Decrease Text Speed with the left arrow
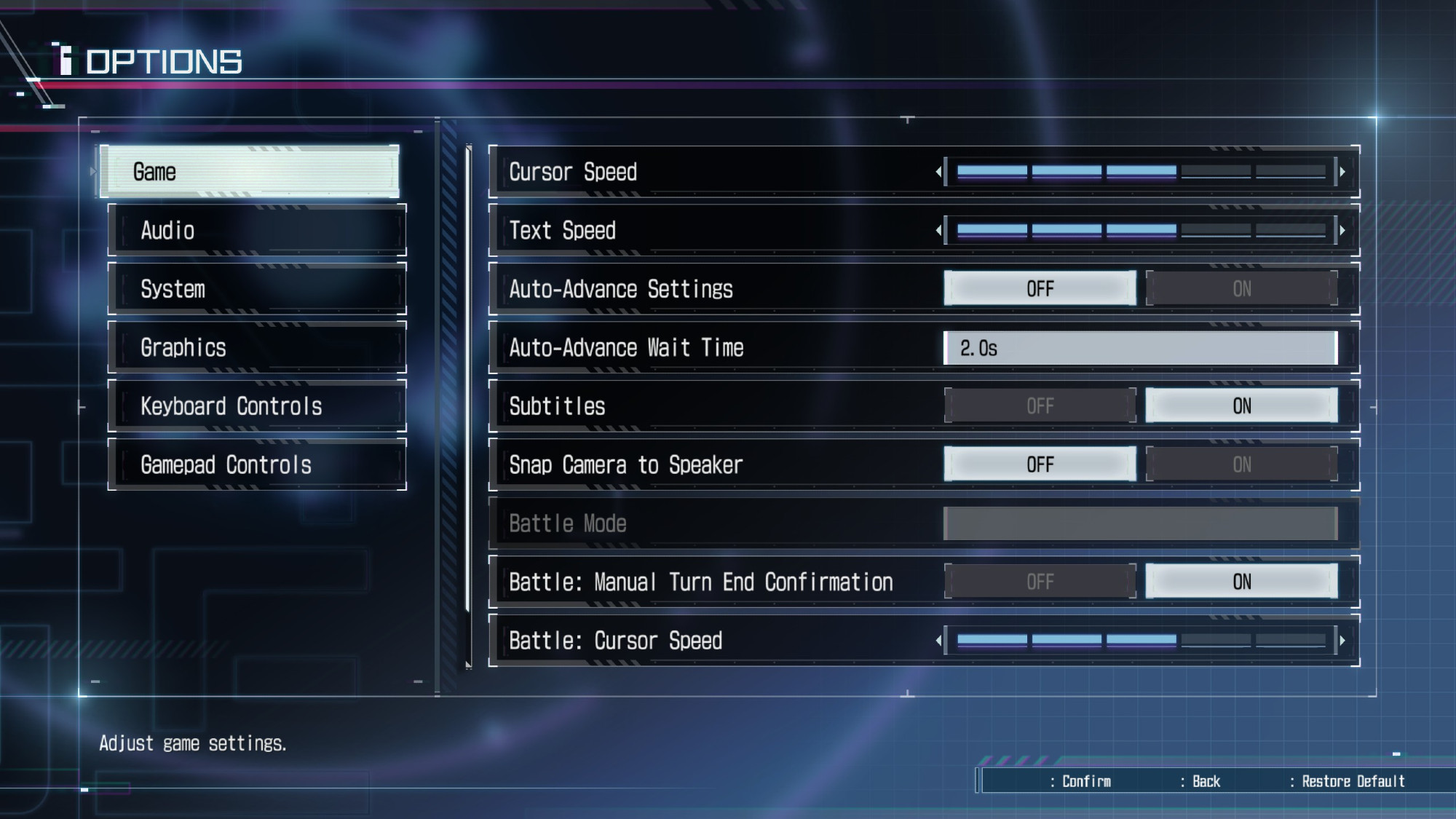The height and width of the screenshot is (819, 1456). (938, 231)
